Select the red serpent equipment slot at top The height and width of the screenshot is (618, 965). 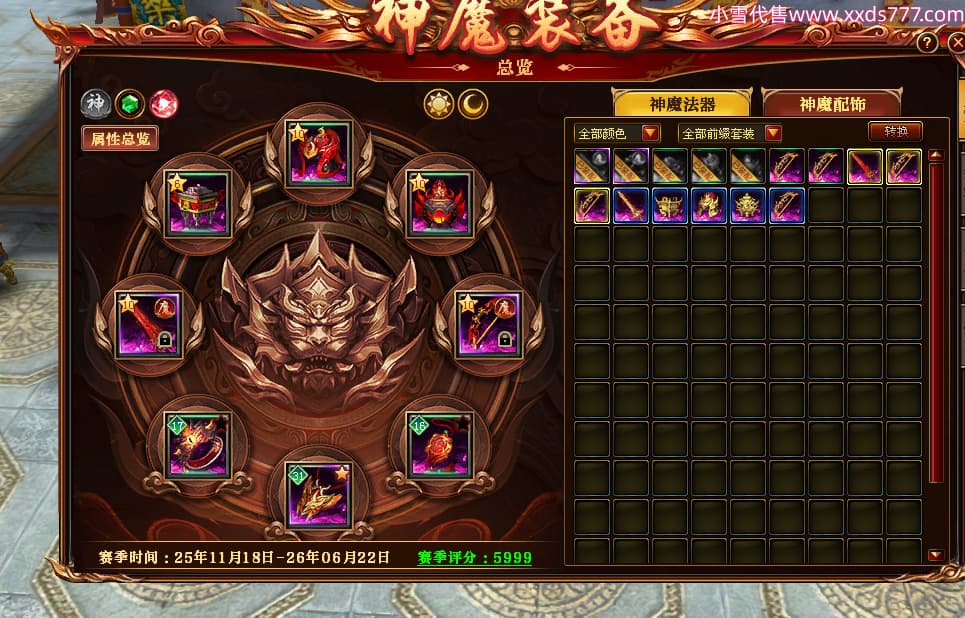coord(320,153)
